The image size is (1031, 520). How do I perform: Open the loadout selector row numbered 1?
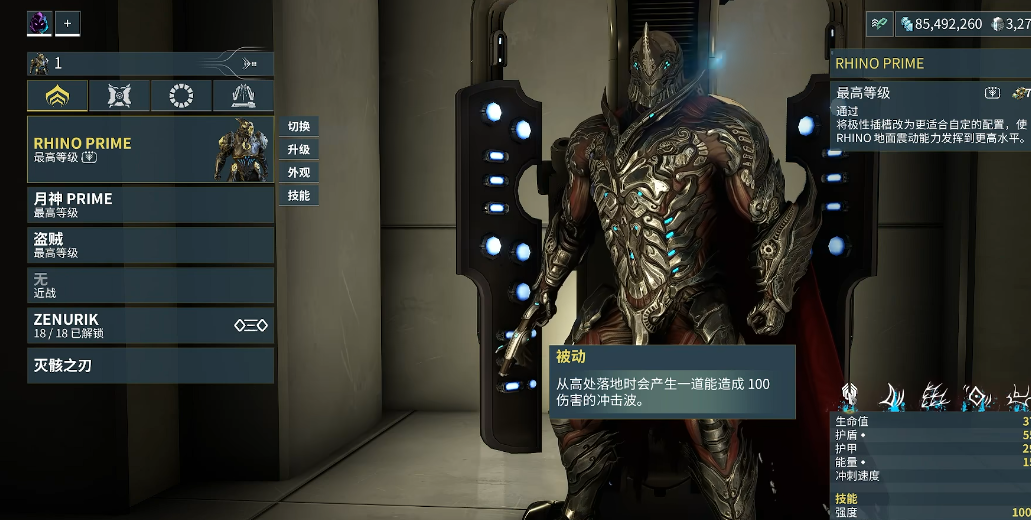[x=150, y=63]
